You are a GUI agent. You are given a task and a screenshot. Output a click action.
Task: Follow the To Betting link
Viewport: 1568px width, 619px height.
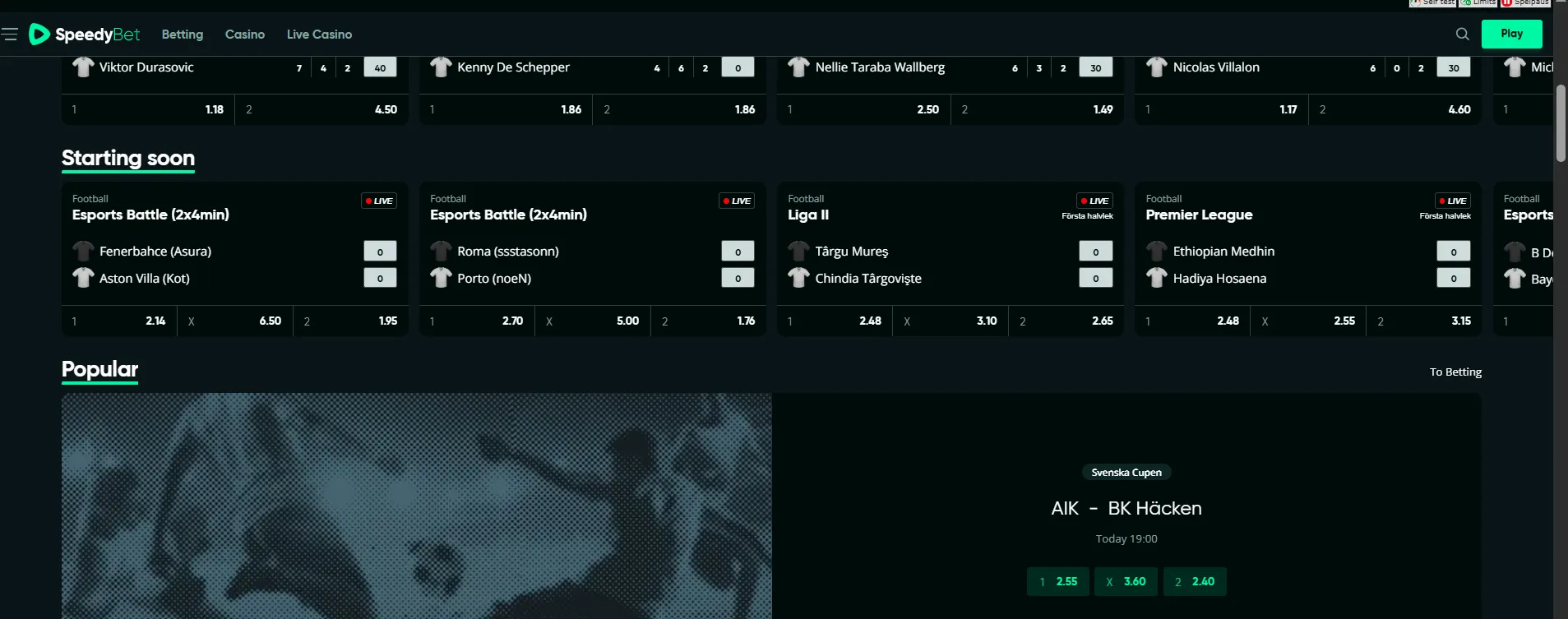[x=1455, y=372]
